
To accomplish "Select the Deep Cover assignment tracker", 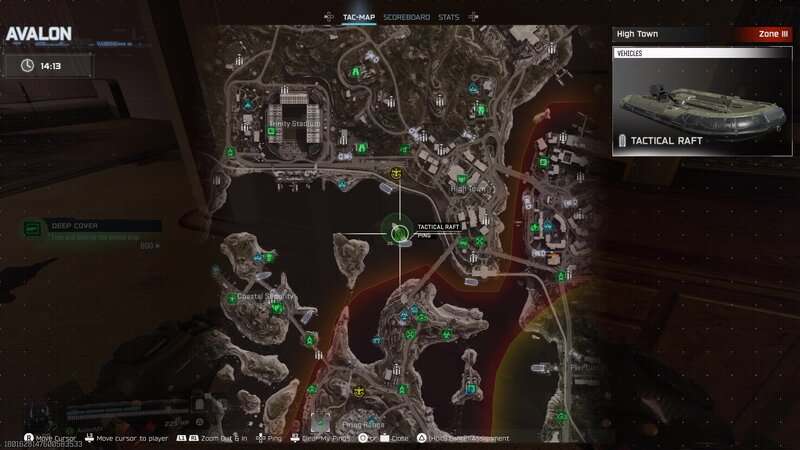I will click(x=92, y=235).
